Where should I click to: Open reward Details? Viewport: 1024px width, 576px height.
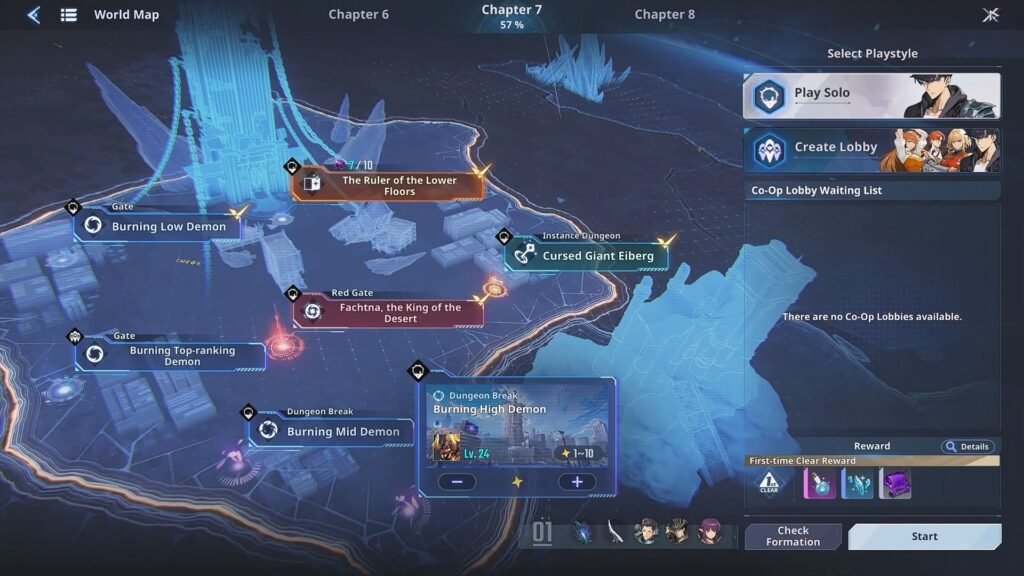[967, 447]
